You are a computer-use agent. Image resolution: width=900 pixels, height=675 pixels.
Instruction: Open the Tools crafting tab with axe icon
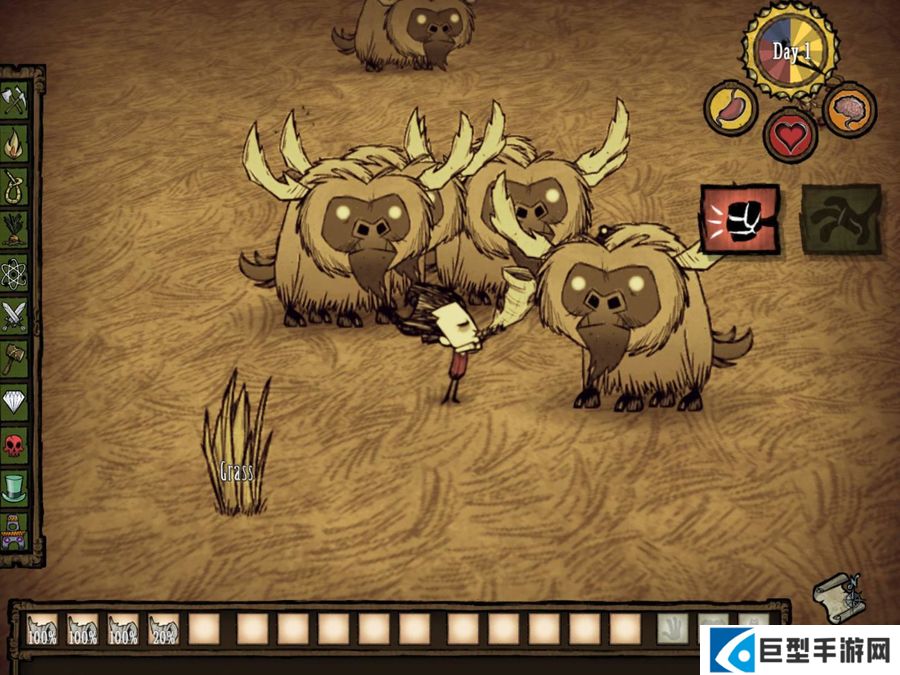(16, 98)
